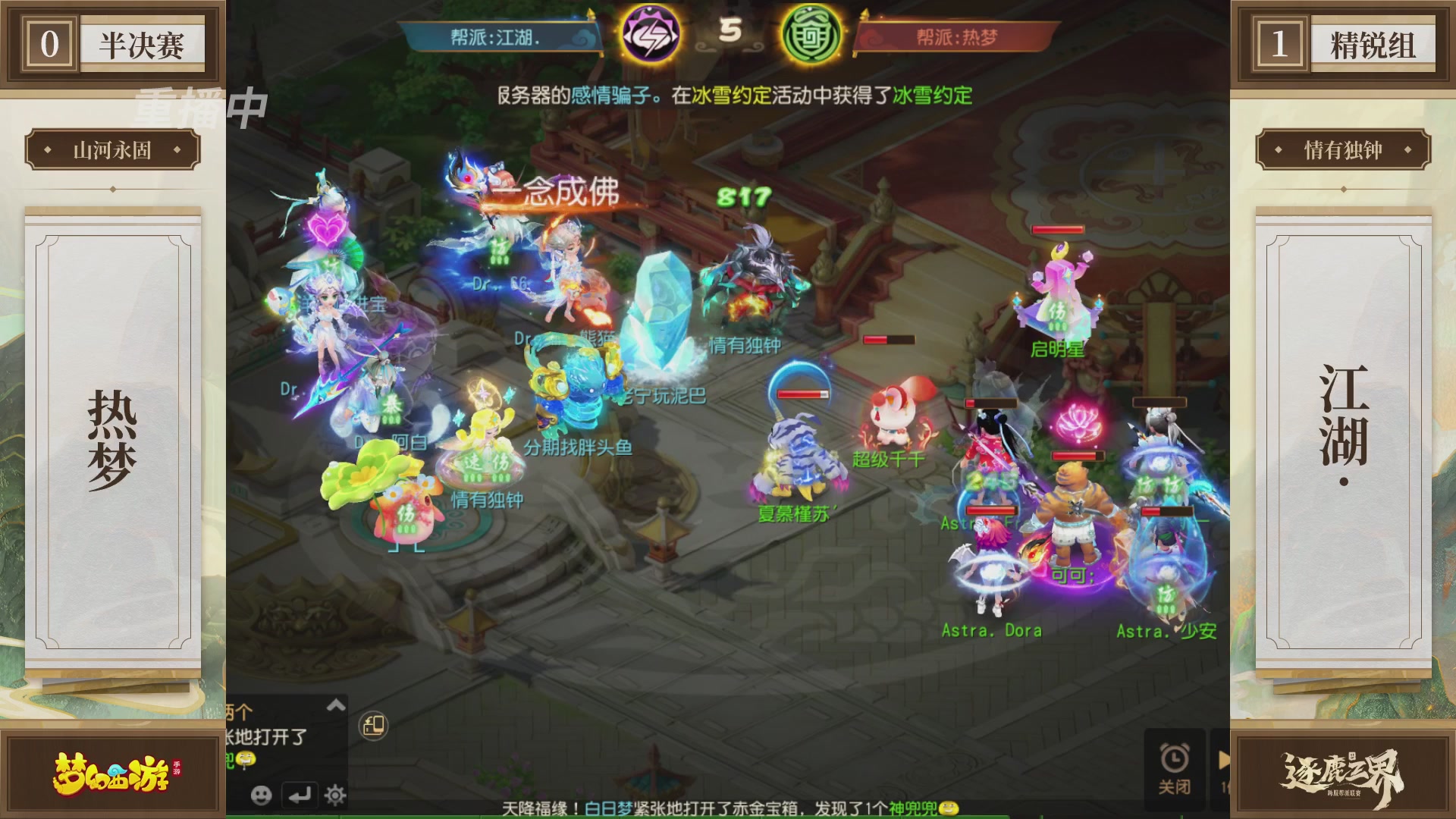Select the purple lightning faction emblem for 江湖
Image resolution: width=1456 pixels, height=819 pixels.
[x=651, y=32]
